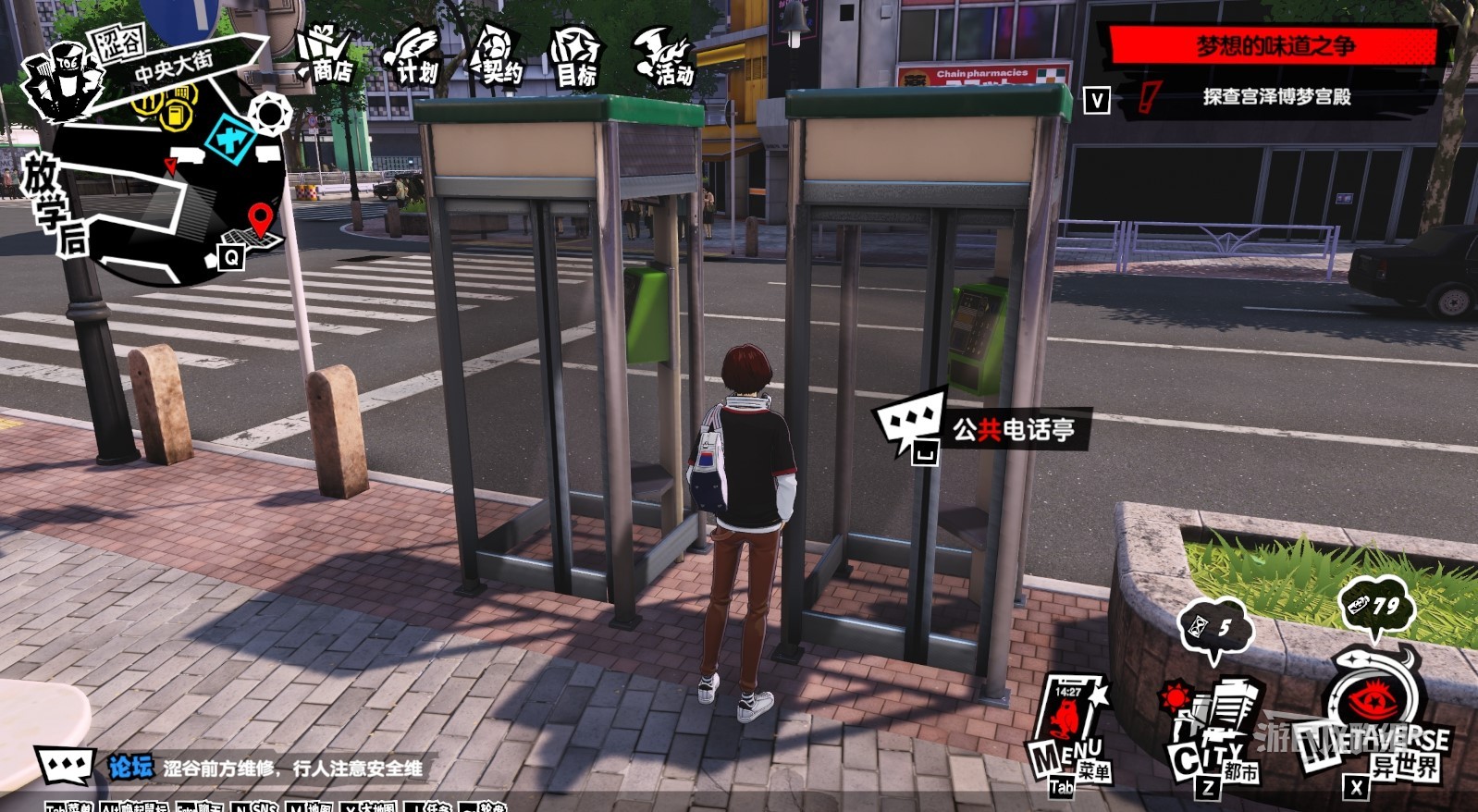
Task: Click the red quest banner 梦想的味道之争
Action: coord(1275,45)
